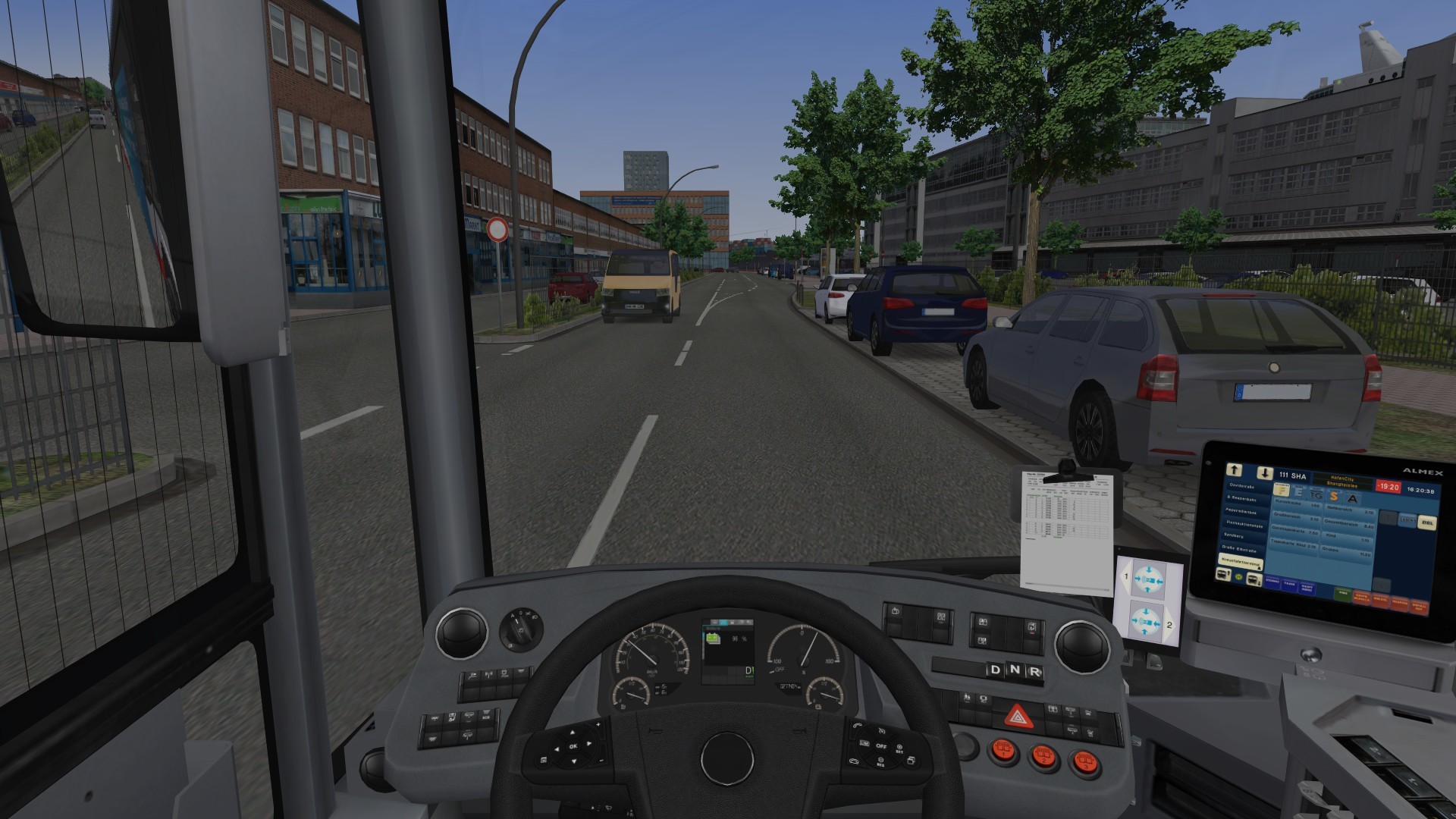Click the up arrow on the Almex screen
This screenshot has height=819, width=1456.
click(x=1234, y=470)
